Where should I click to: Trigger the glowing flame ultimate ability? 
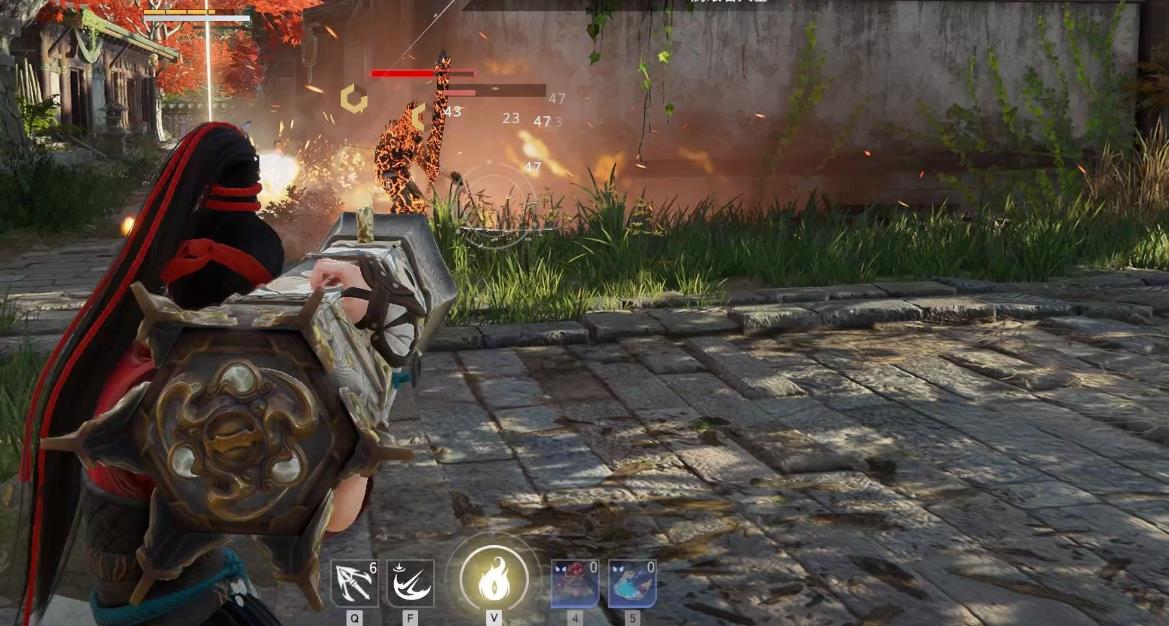point(494,580)
